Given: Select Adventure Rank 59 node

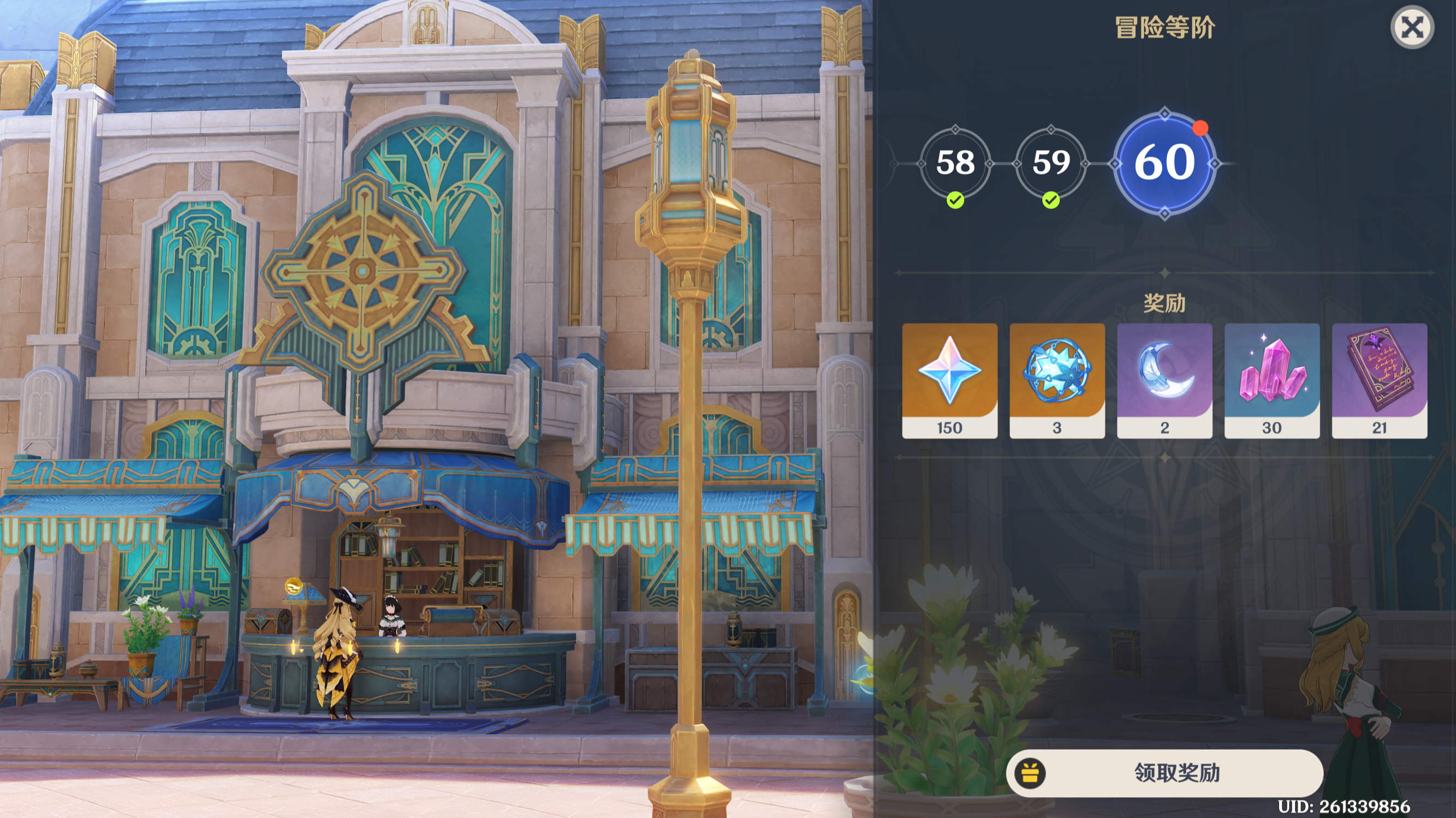Looking at the screenshot, I should click(1051, 163).
